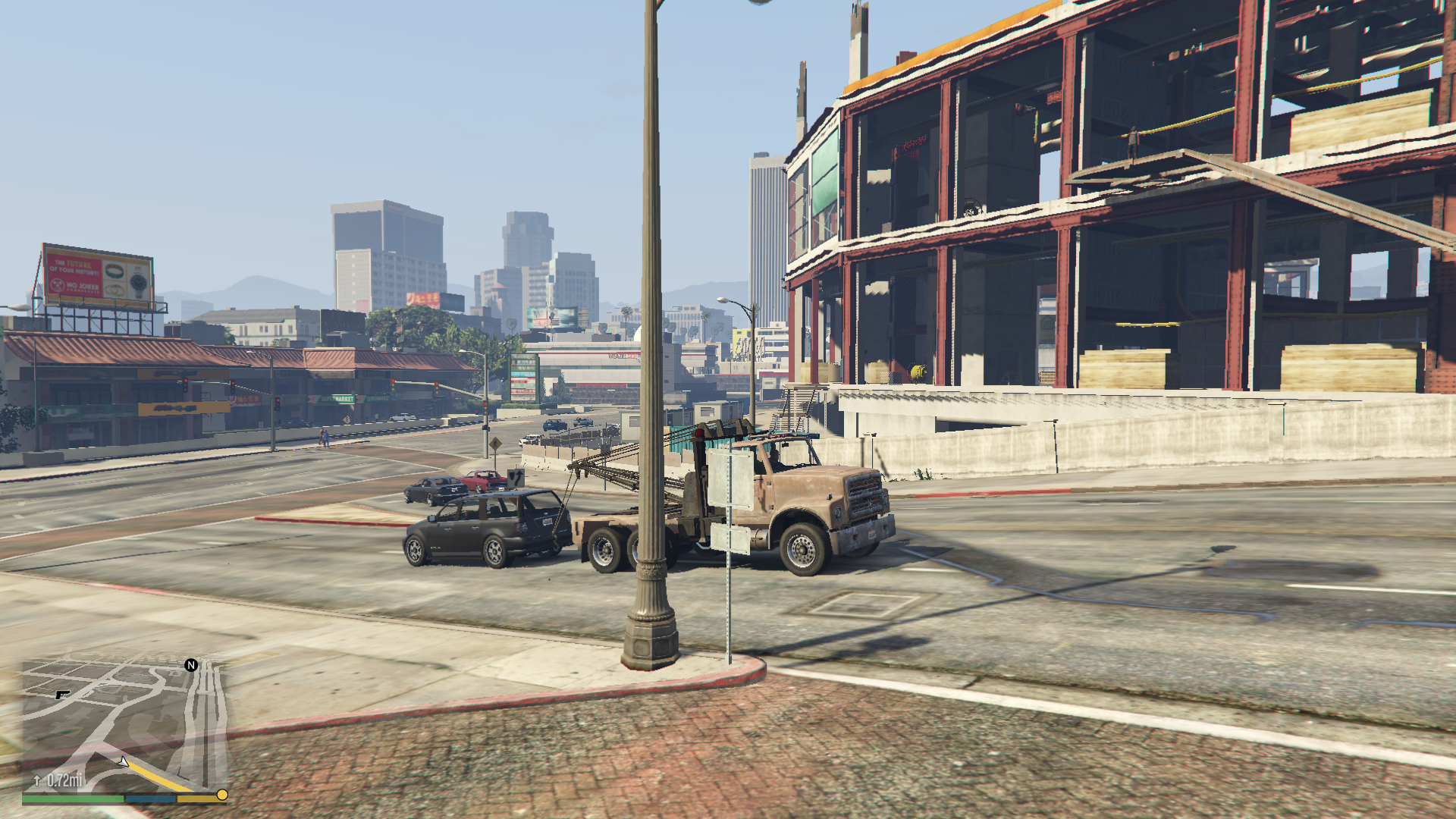This screenshot has width=1456, height=819.
Task: Click the gold rings graphic on the billboard
Action: (x=113, y=290)
